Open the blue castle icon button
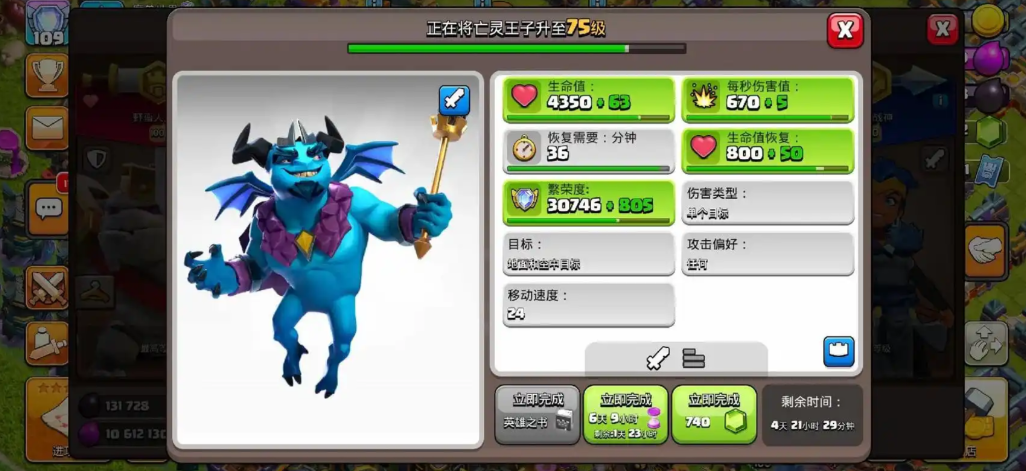Viewport: 1026px width, 471px height. [x=838, y=352]
